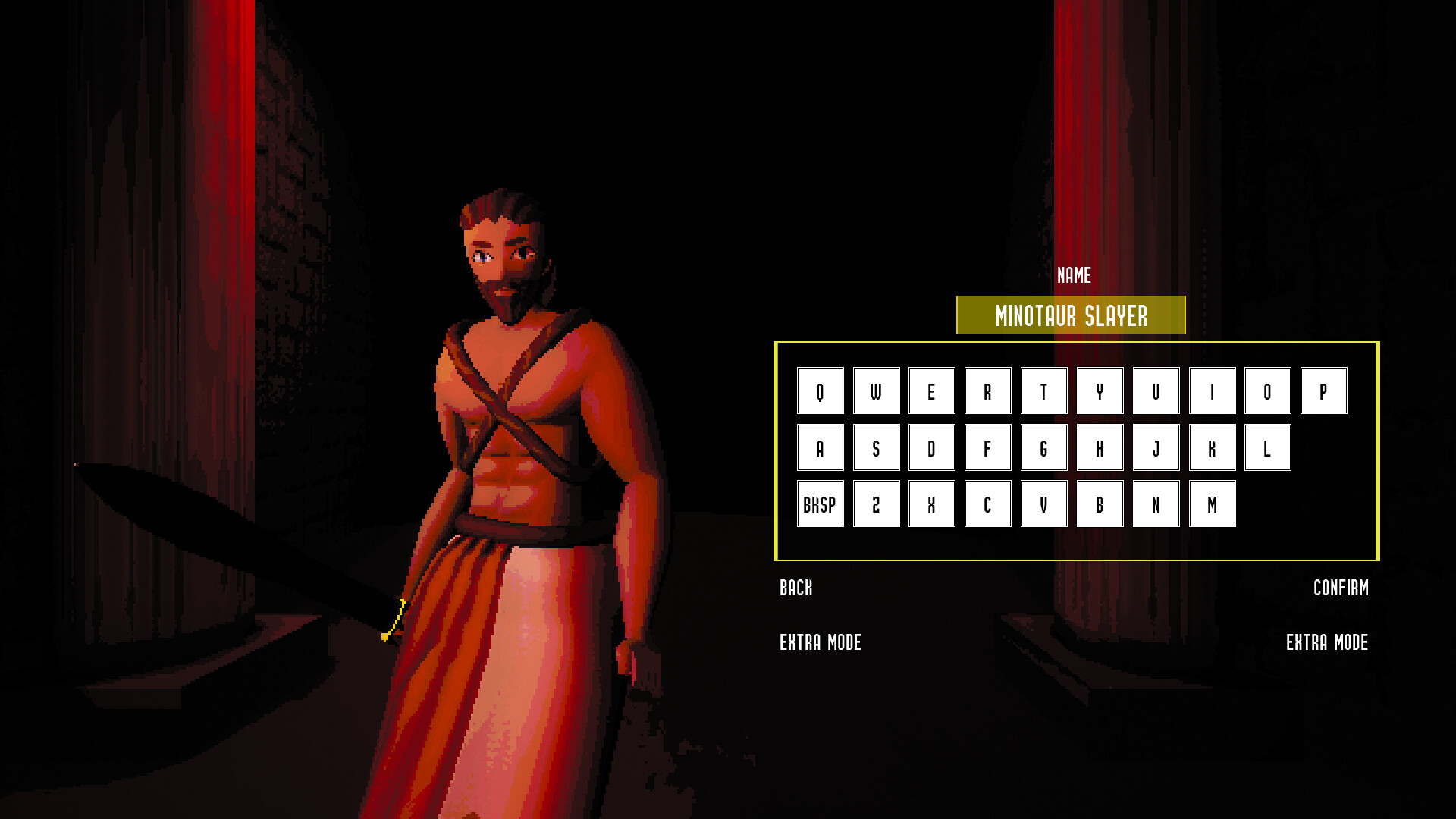The width and height of the screenshot is (1456, 819).
Task: Select the Z key
Action: pyautogui.click(x=876, y=503)
